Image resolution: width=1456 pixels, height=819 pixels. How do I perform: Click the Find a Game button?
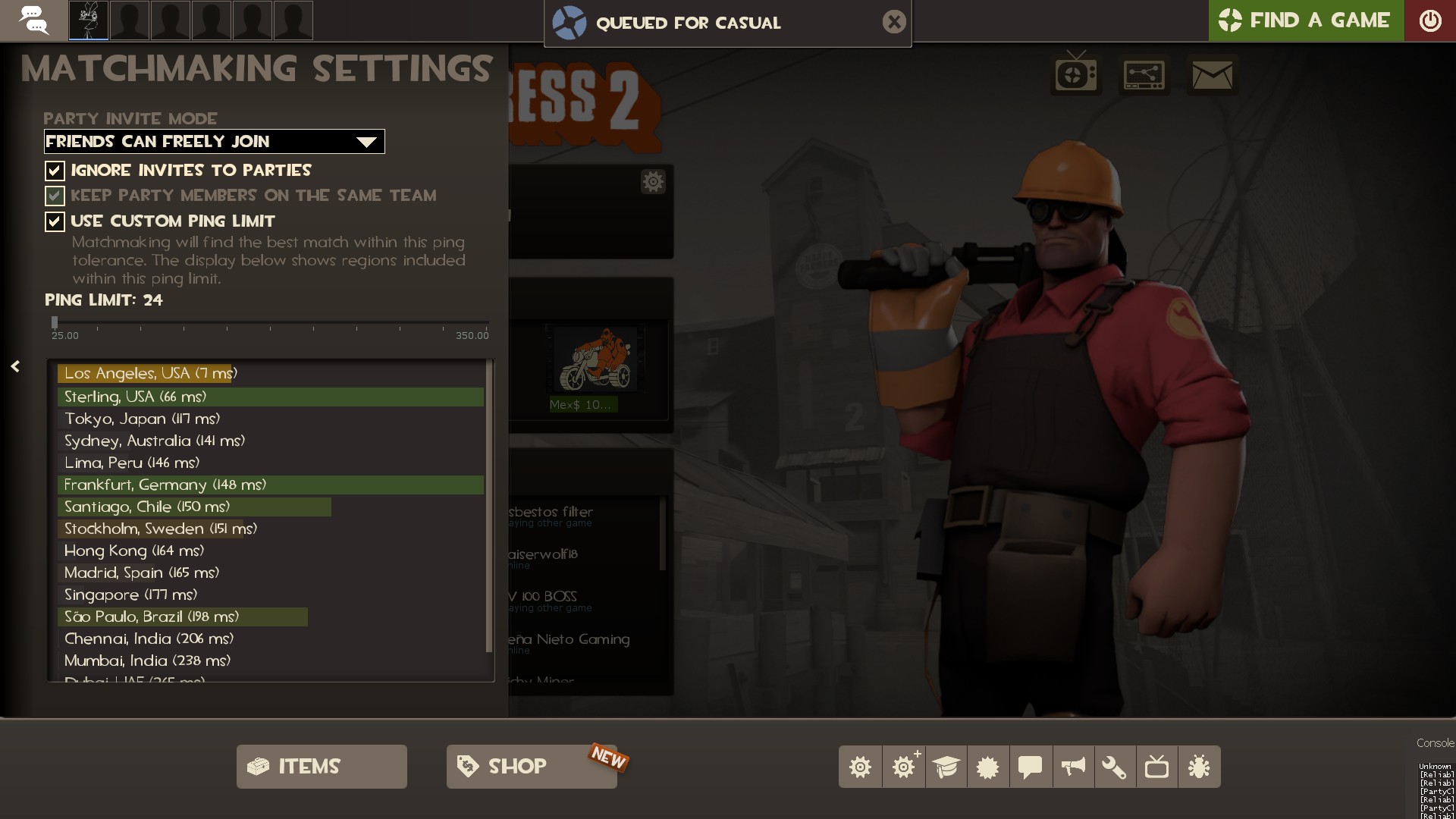point(1305,20)
